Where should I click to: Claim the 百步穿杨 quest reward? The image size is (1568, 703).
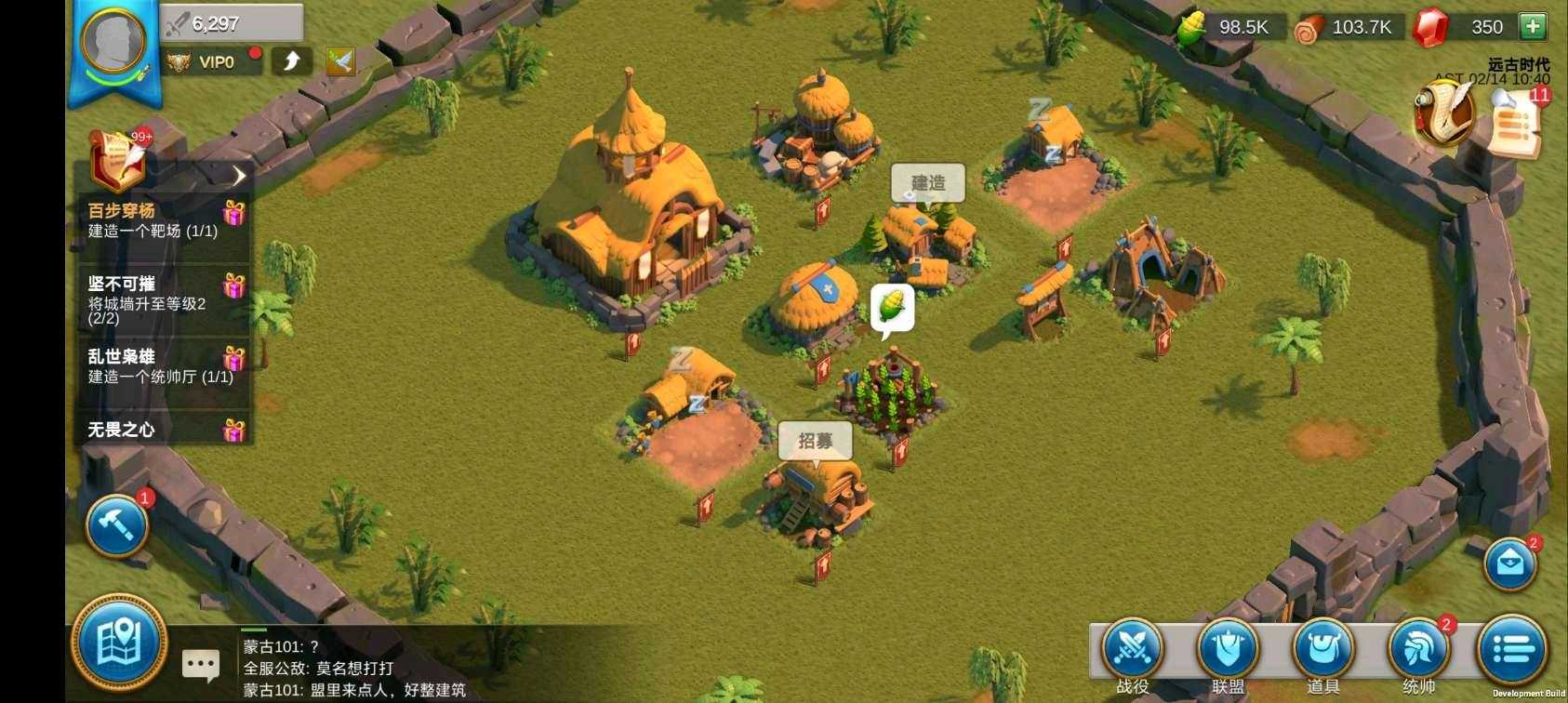233,213
